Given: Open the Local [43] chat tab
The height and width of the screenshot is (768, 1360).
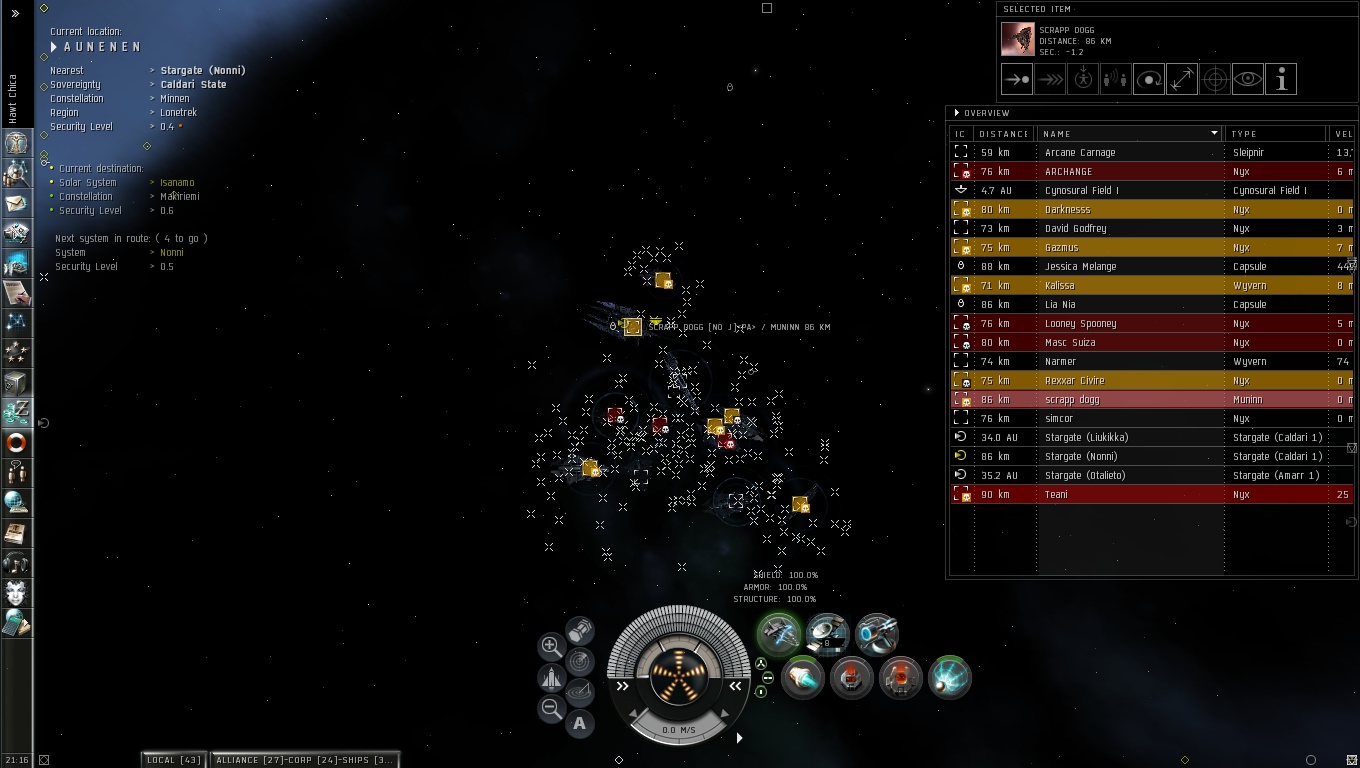Looking at the screenshot, I should 175,760.
